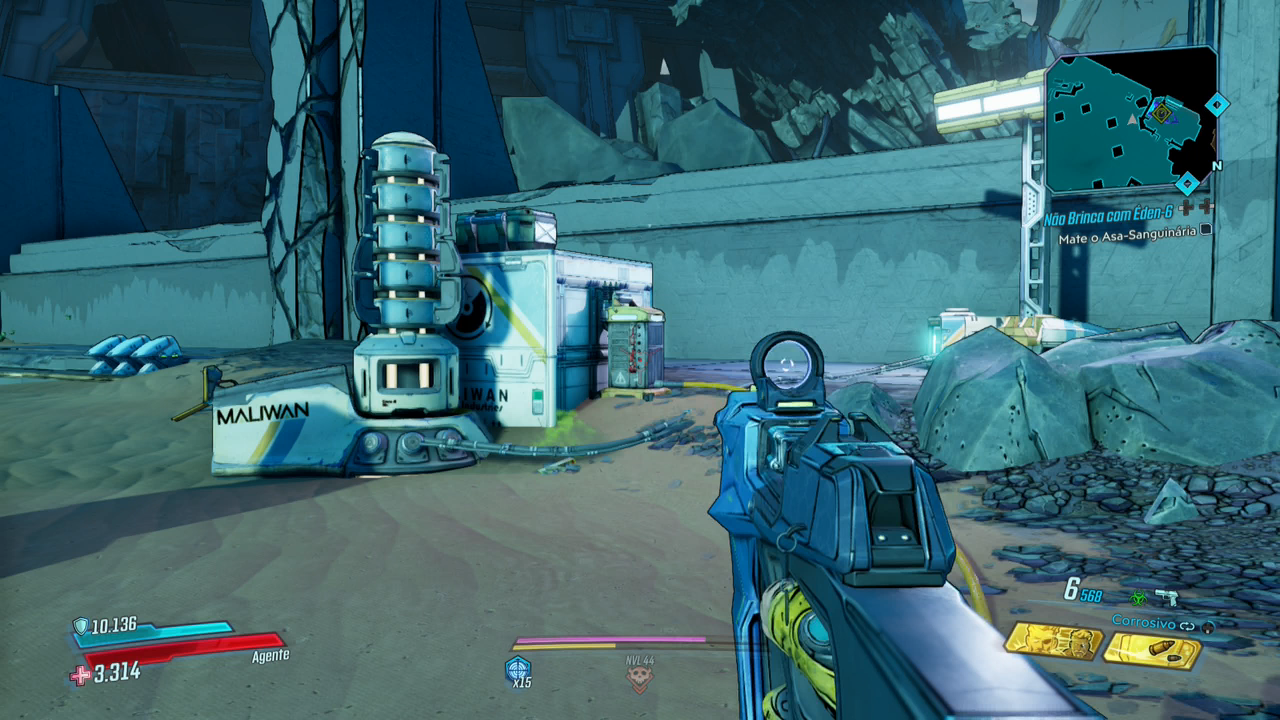Select the orange skull level badge
Screen dimensions: 1280x720
click(639, 679)
